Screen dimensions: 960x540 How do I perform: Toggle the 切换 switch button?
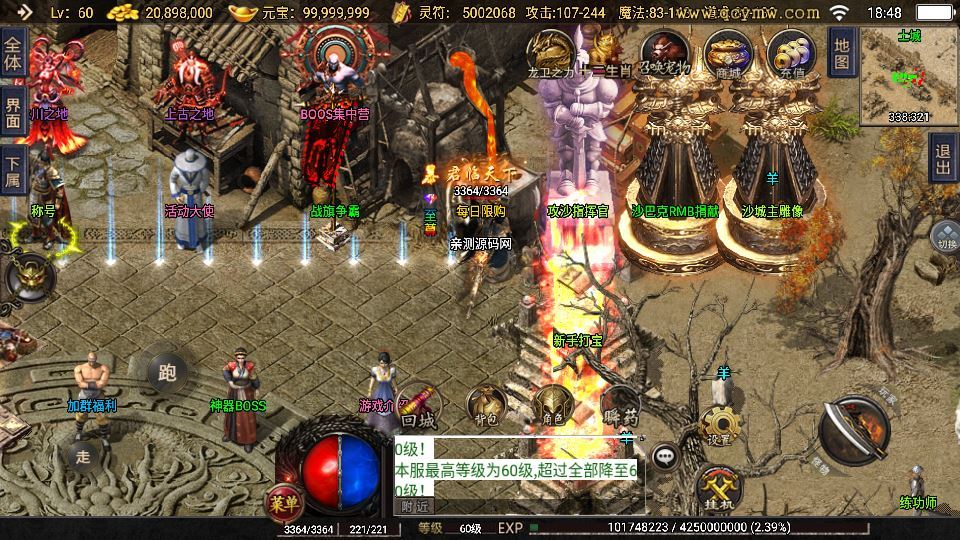click(x=945, y=239)
